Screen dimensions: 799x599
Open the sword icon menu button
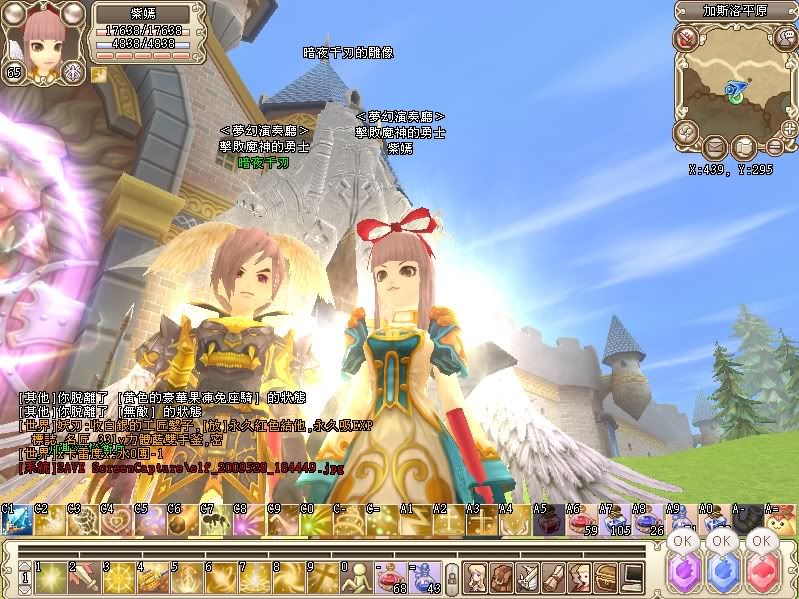point(529,576)
